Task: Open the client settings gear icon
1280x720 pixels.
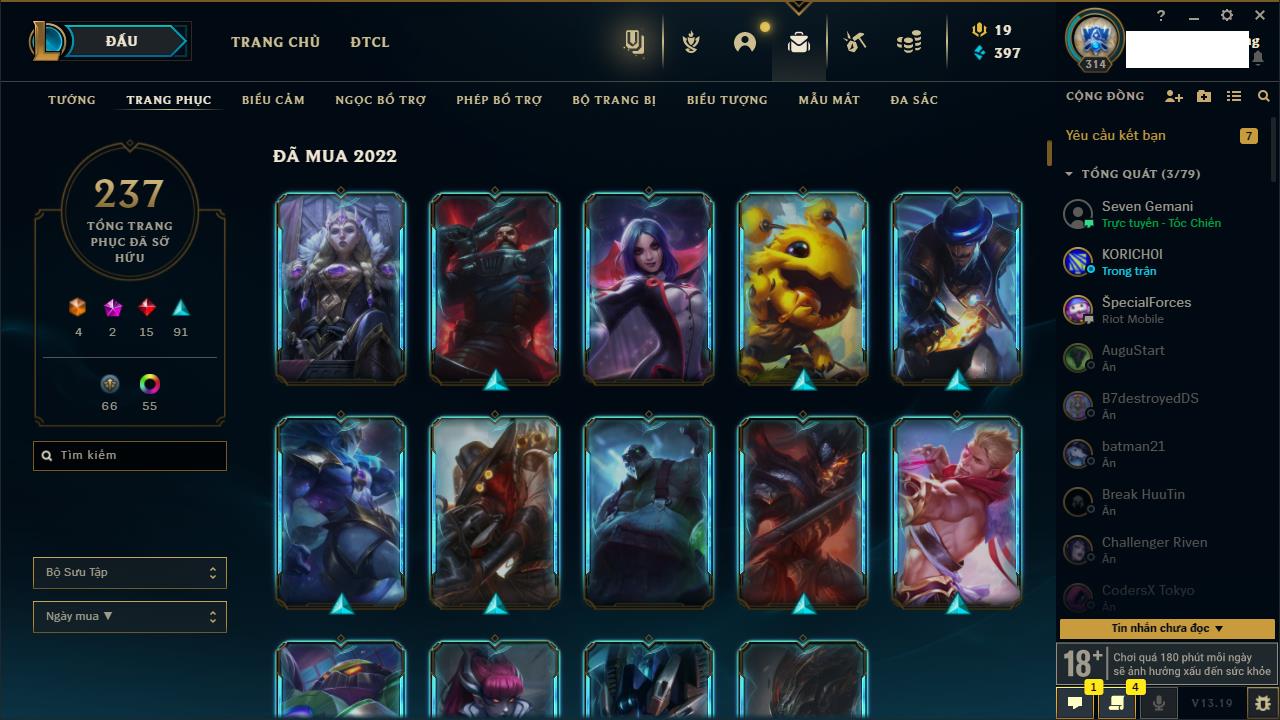Action: 1227,16
